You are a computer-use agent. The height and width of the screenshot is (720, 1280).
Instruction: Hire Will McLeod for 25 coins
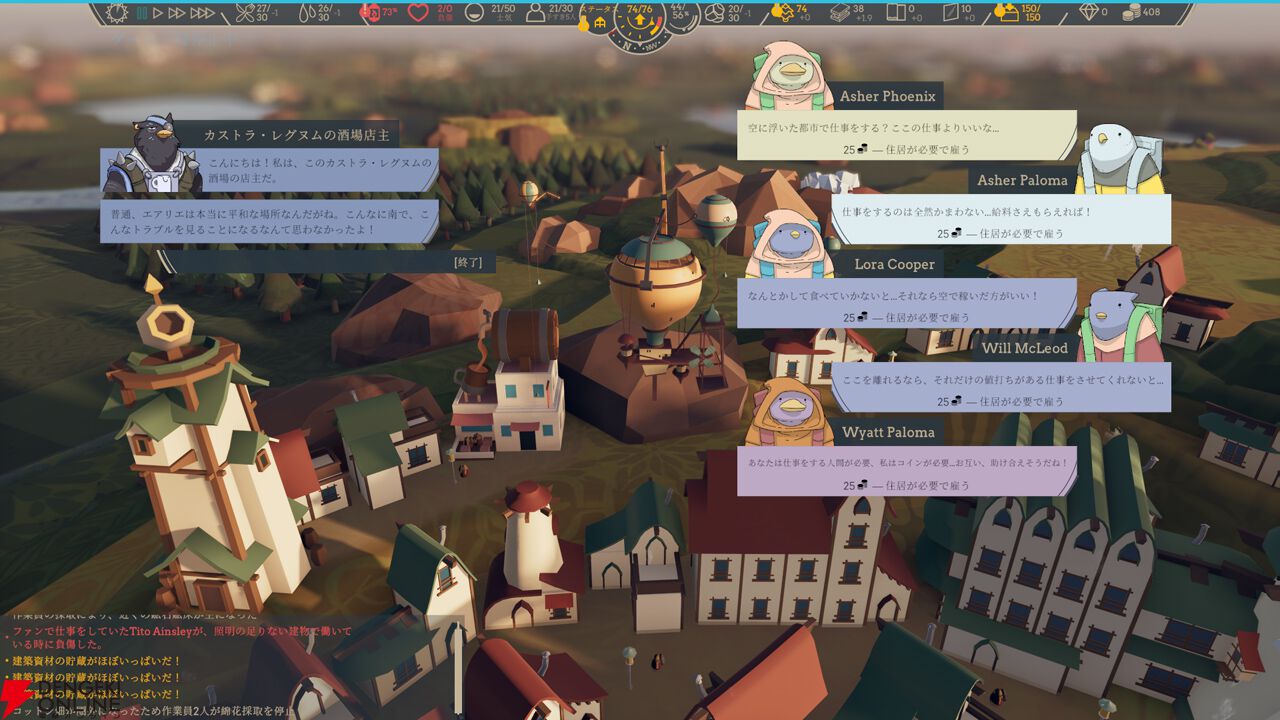(1000, 401)
